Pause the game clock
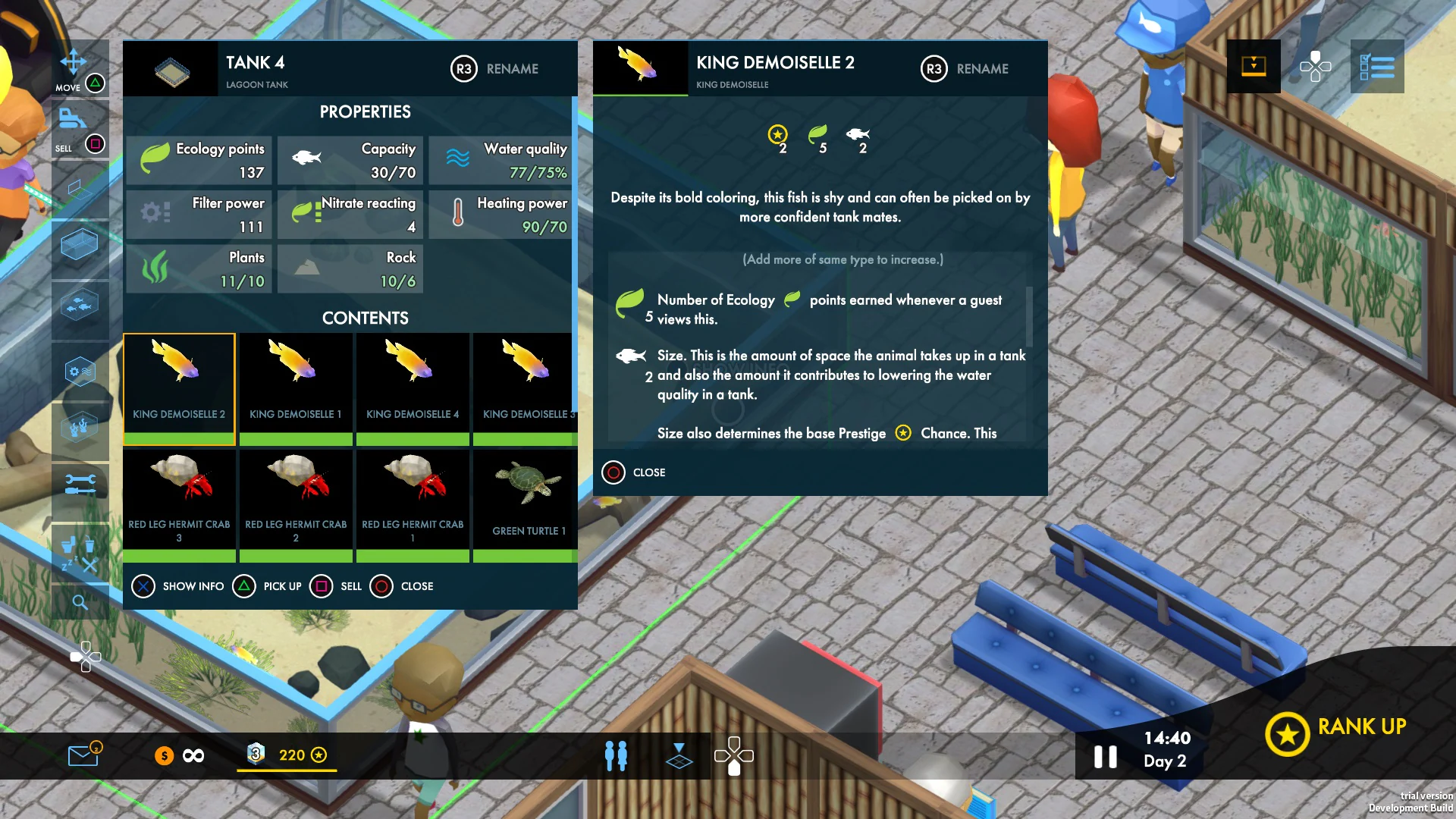This screenshot has width=1456, height=819. [1106, 755]
